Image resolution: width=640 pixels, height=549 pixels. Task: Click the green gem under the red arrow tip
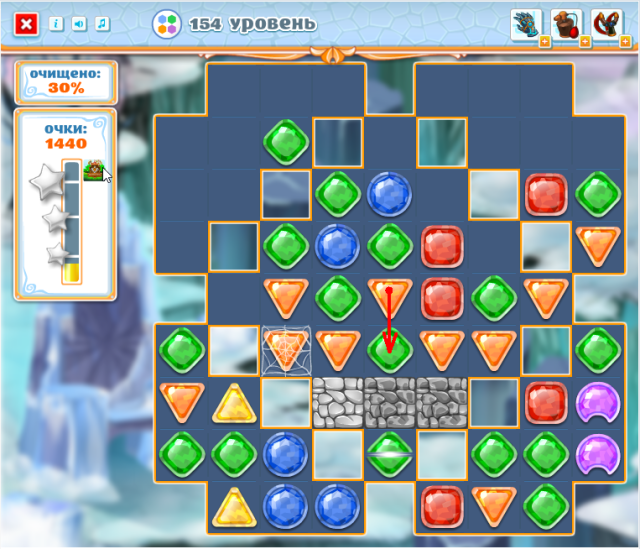[390, 350]
